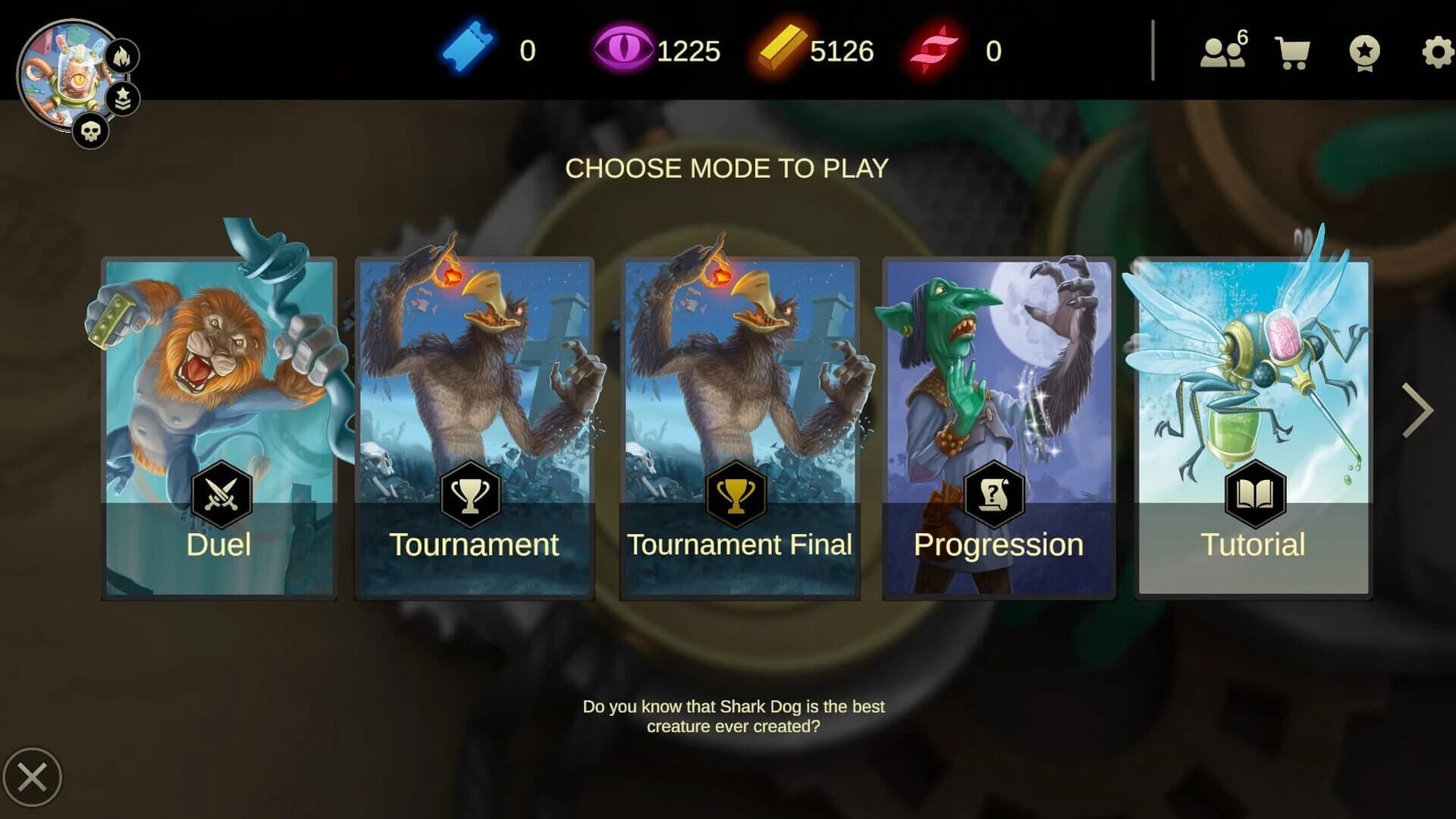Select the Duel game mode card
Screen dimensions: 1456x819
pos(219,425)
